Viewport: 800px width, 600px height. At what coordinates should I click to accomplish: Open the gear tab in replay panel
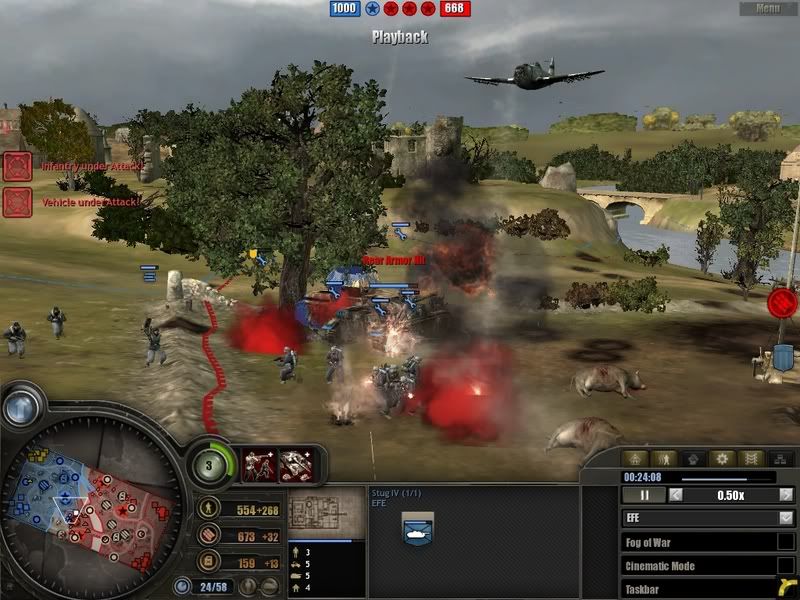[723, 459]
